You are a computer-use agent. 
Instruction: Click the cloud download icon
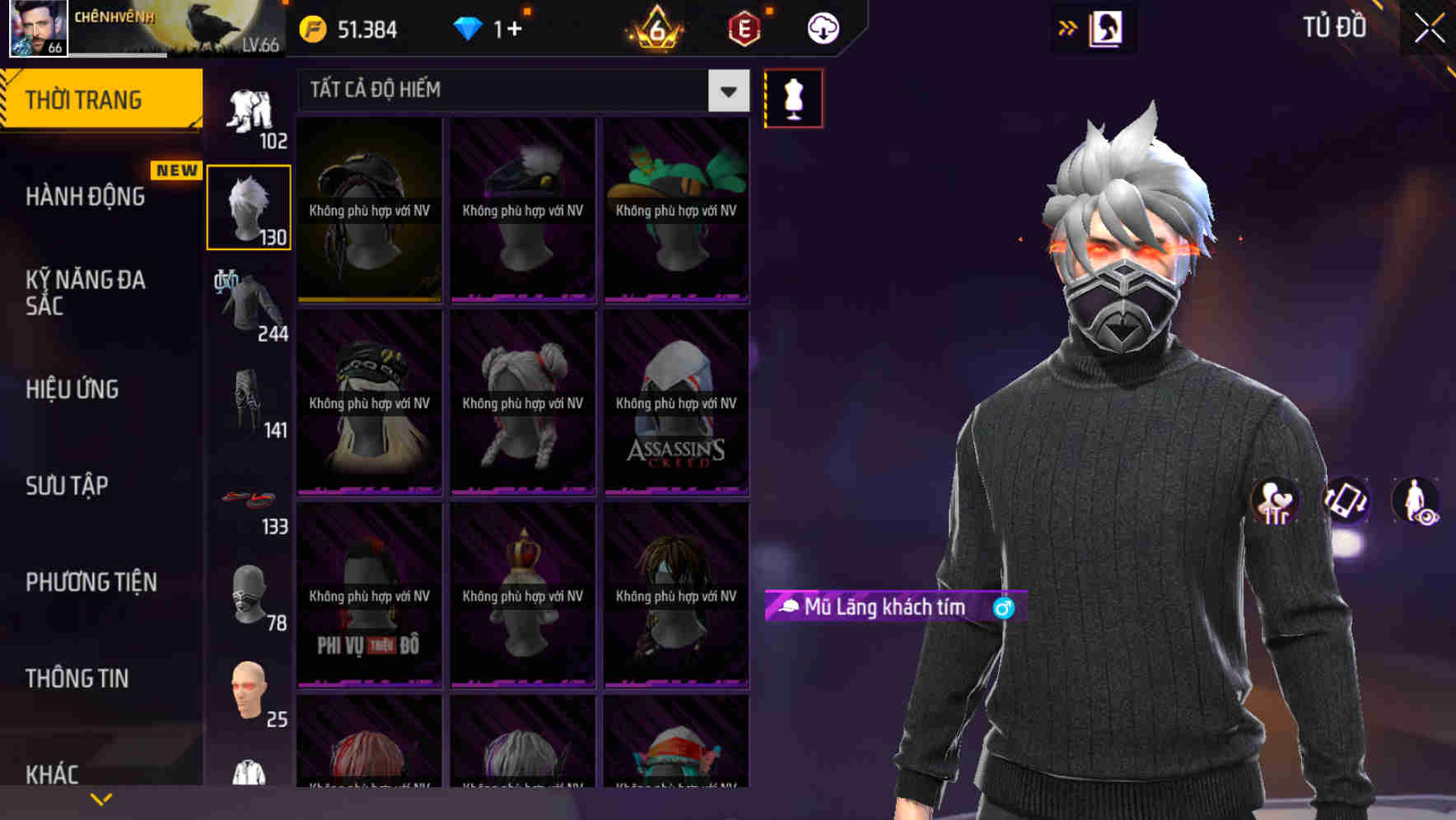click(x=824, y=29)
